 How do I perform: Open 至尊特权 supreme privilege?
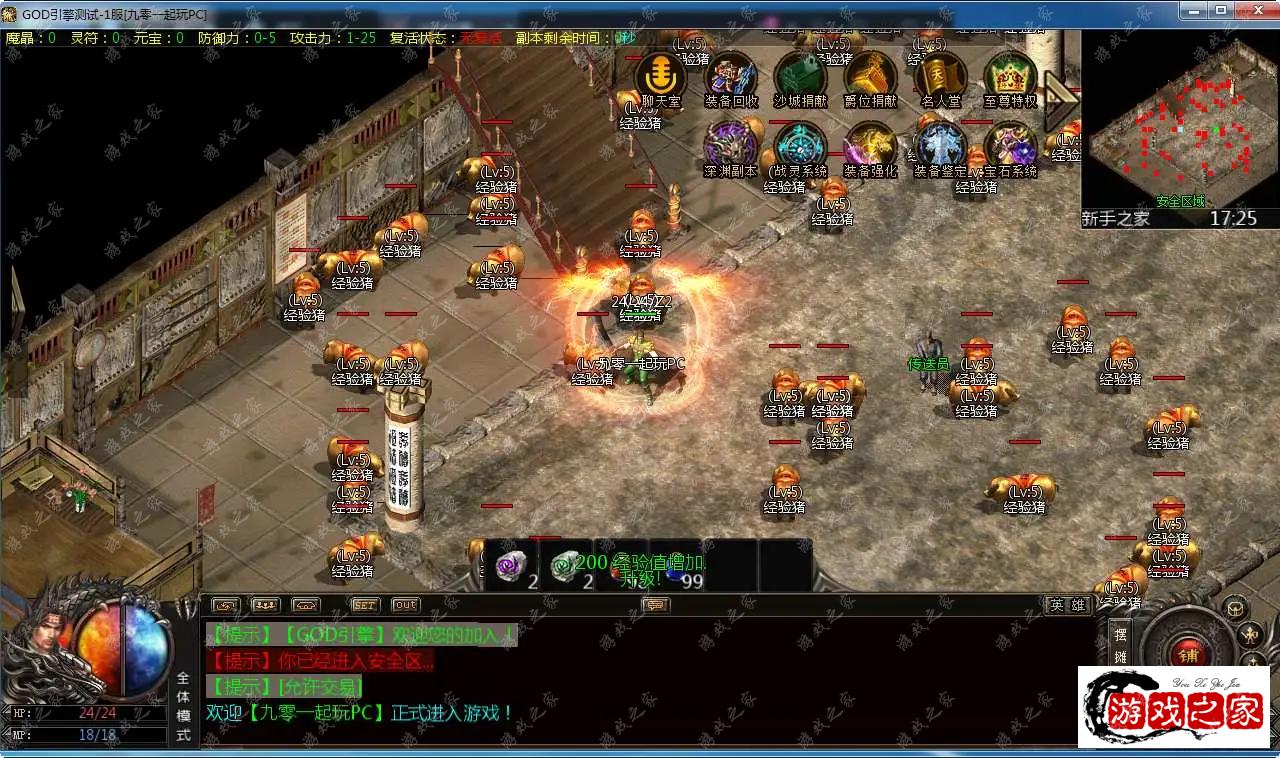(x=1010, y=75)
